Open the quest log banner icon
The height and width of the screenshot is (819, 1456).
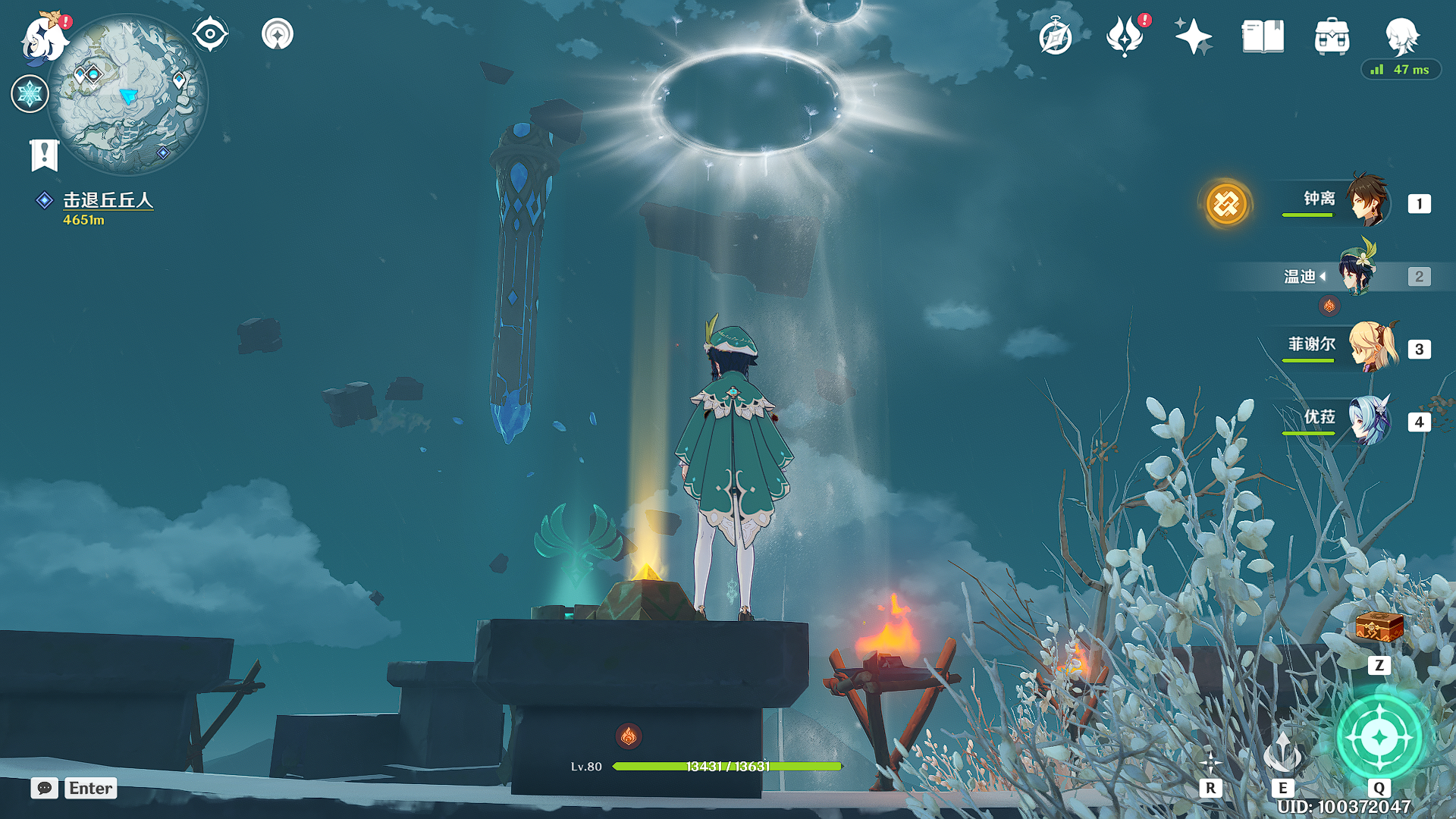click(44, 155)
